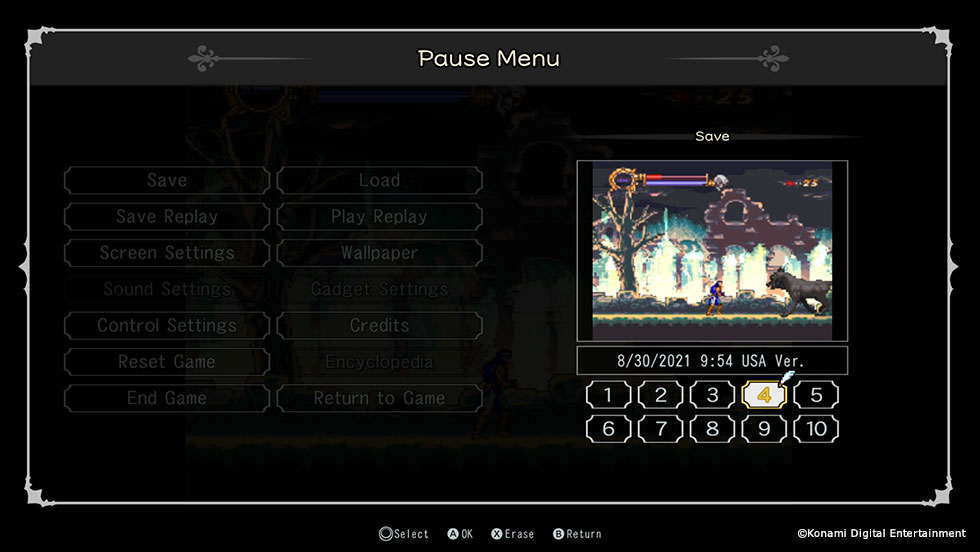980x552 pixels.
Task: Click Return to Game
Action: [x=379, y=398]
